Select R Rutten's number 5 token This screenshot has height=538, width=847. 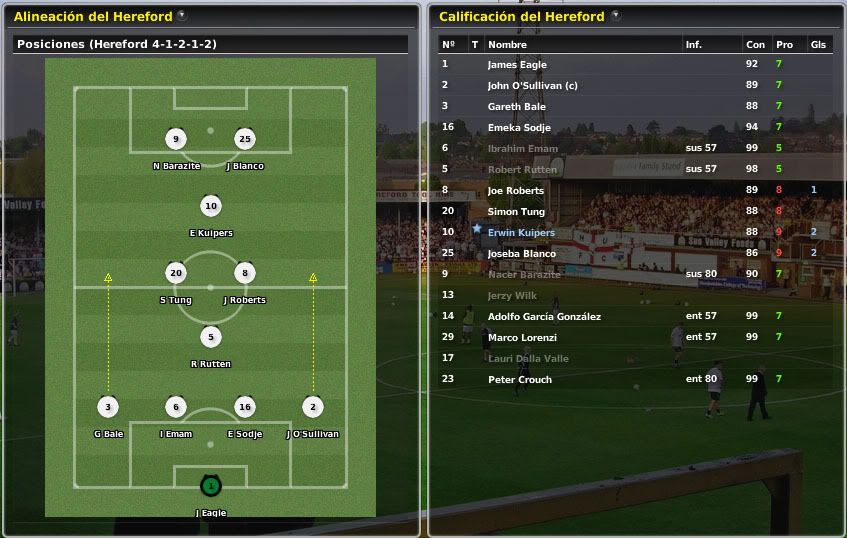pyautogui.click(x=210, y=337)
